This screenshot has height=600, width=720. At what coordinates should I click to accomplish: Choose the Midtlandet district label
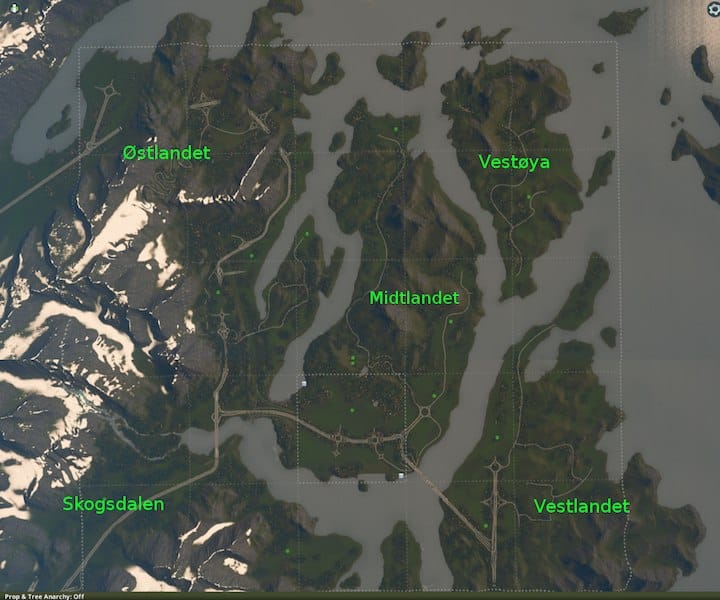414,298
